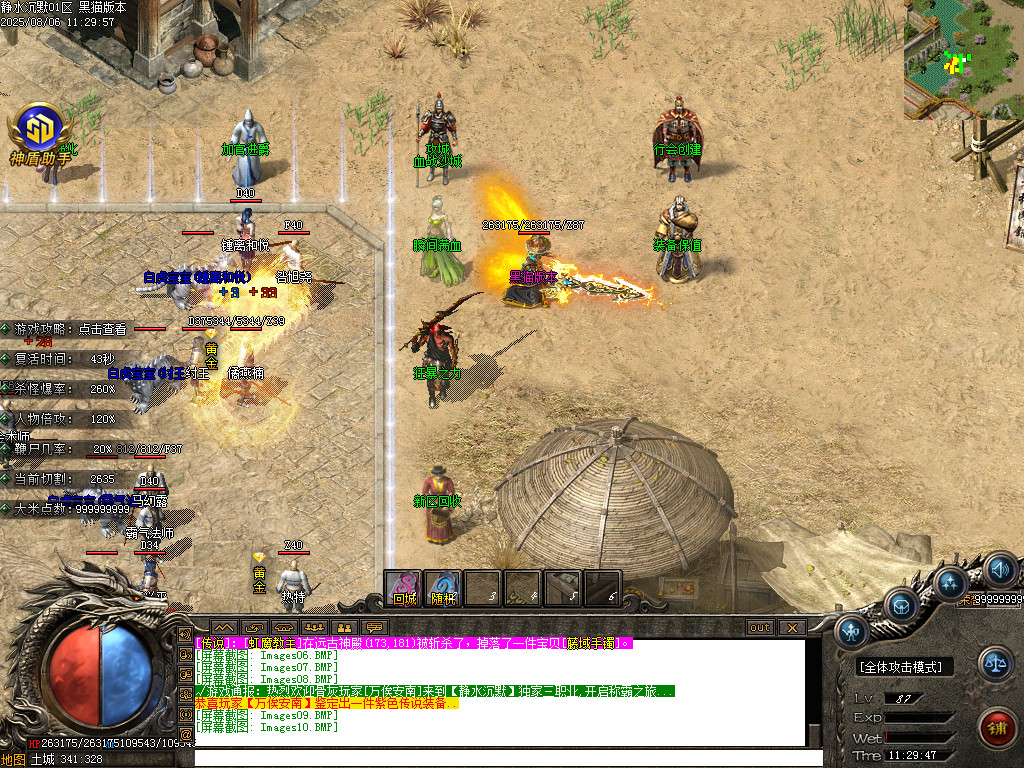
Task: Switch the 全体攻击模式 attack mode
Action: pyautogui.click(x=905, y=667)
